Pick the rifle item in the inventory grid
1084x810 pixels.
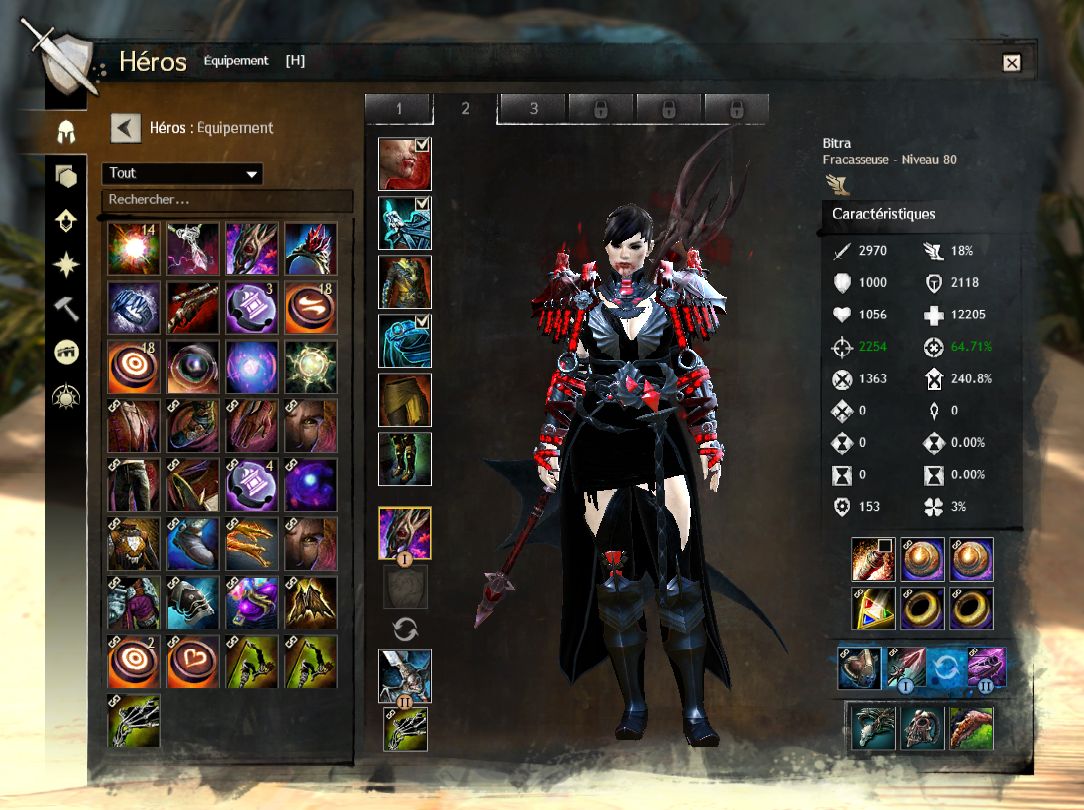click(x=193, y=307)
